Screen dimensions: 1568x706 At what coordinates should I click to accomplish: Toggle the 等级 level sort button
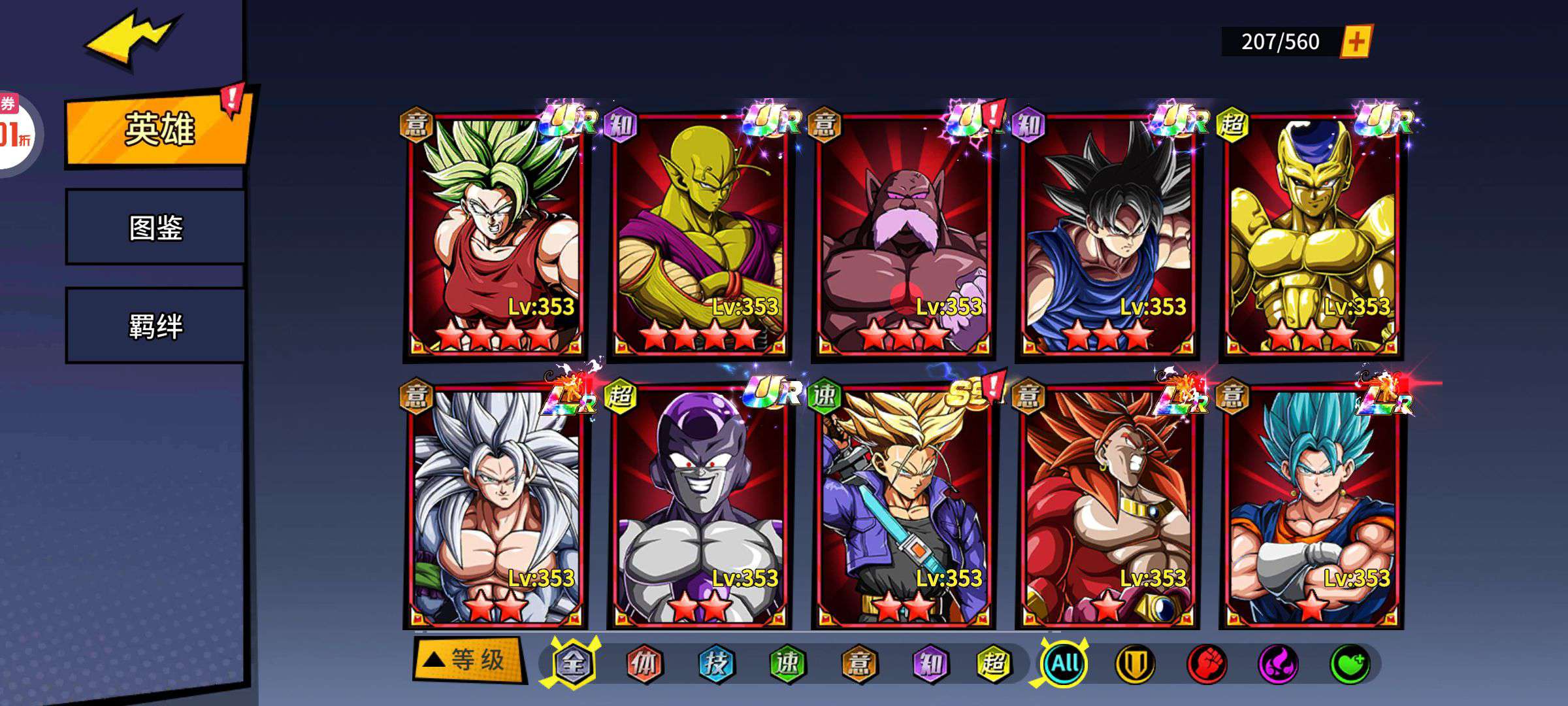coord(468,660)
